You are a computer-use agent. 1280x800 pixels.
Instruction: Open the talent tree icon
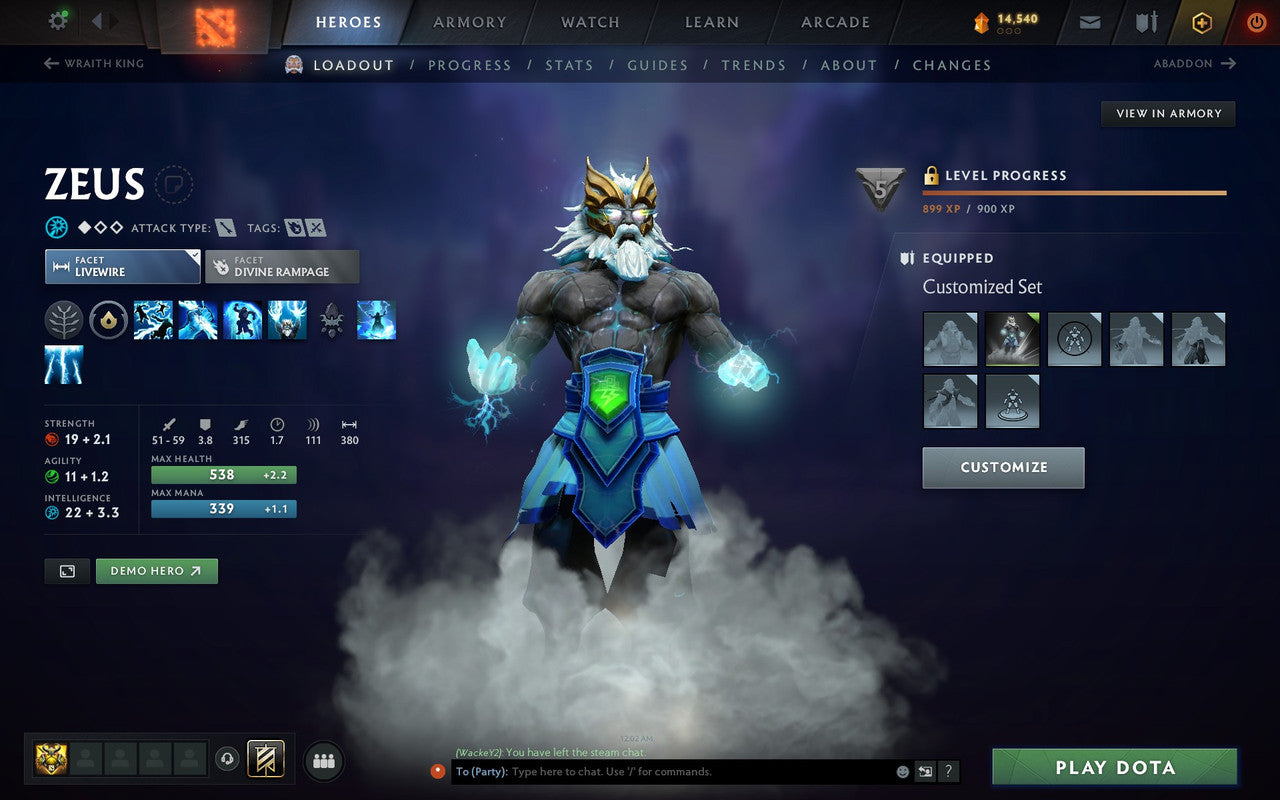coord(63,318)
